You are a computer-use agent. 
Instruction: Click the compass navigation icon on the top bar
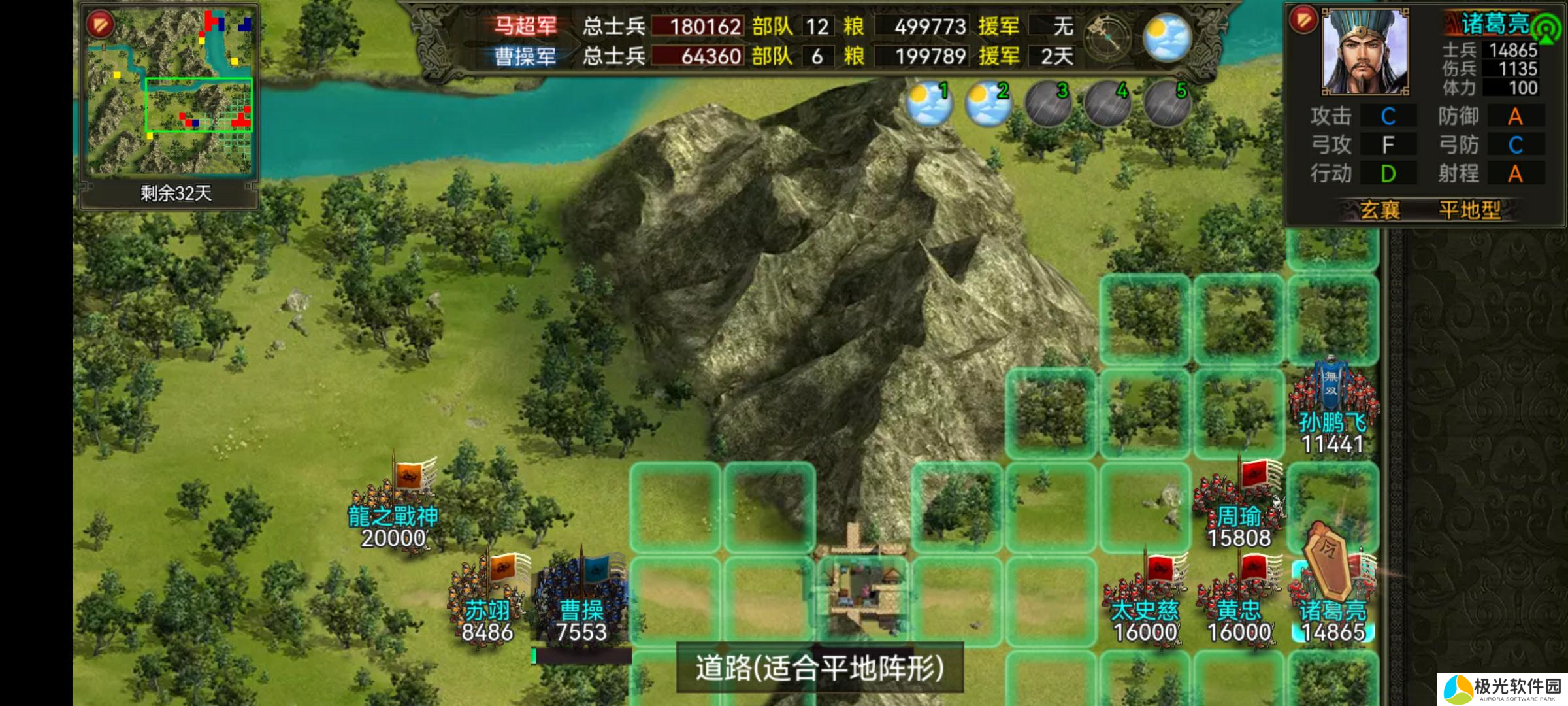1108,36
